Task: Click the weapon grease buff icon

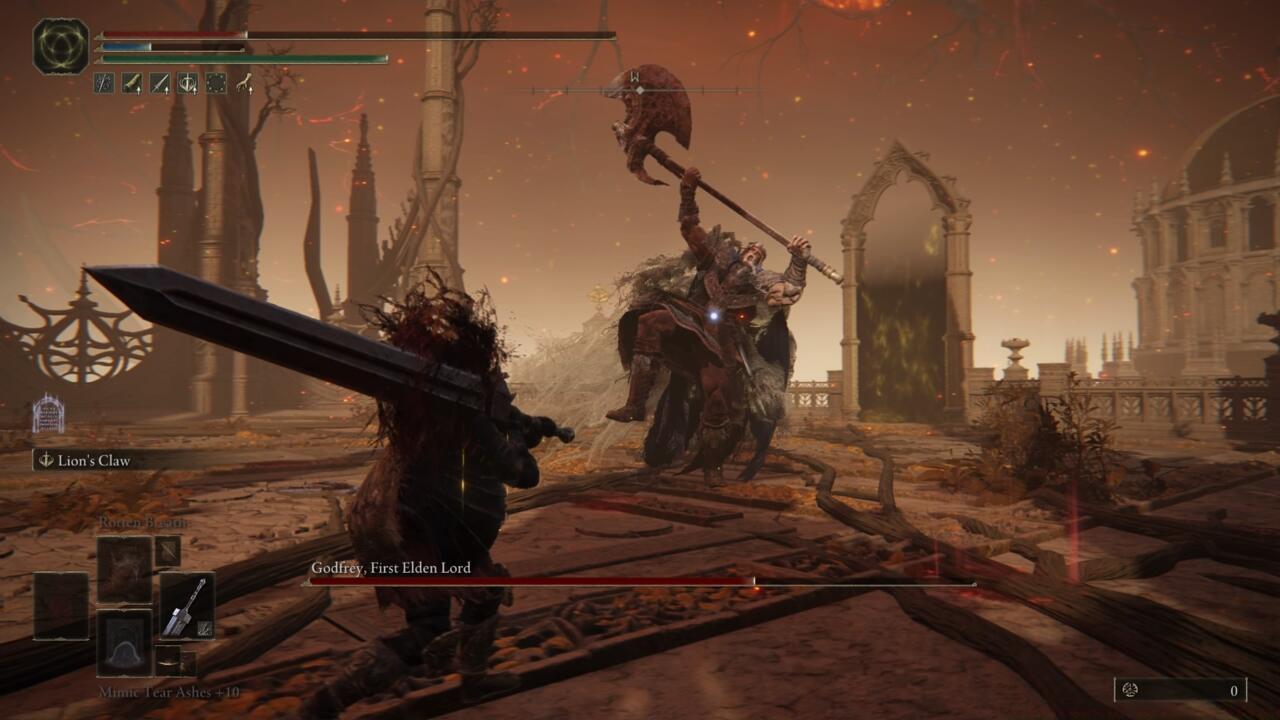Action: coord(132,83)
